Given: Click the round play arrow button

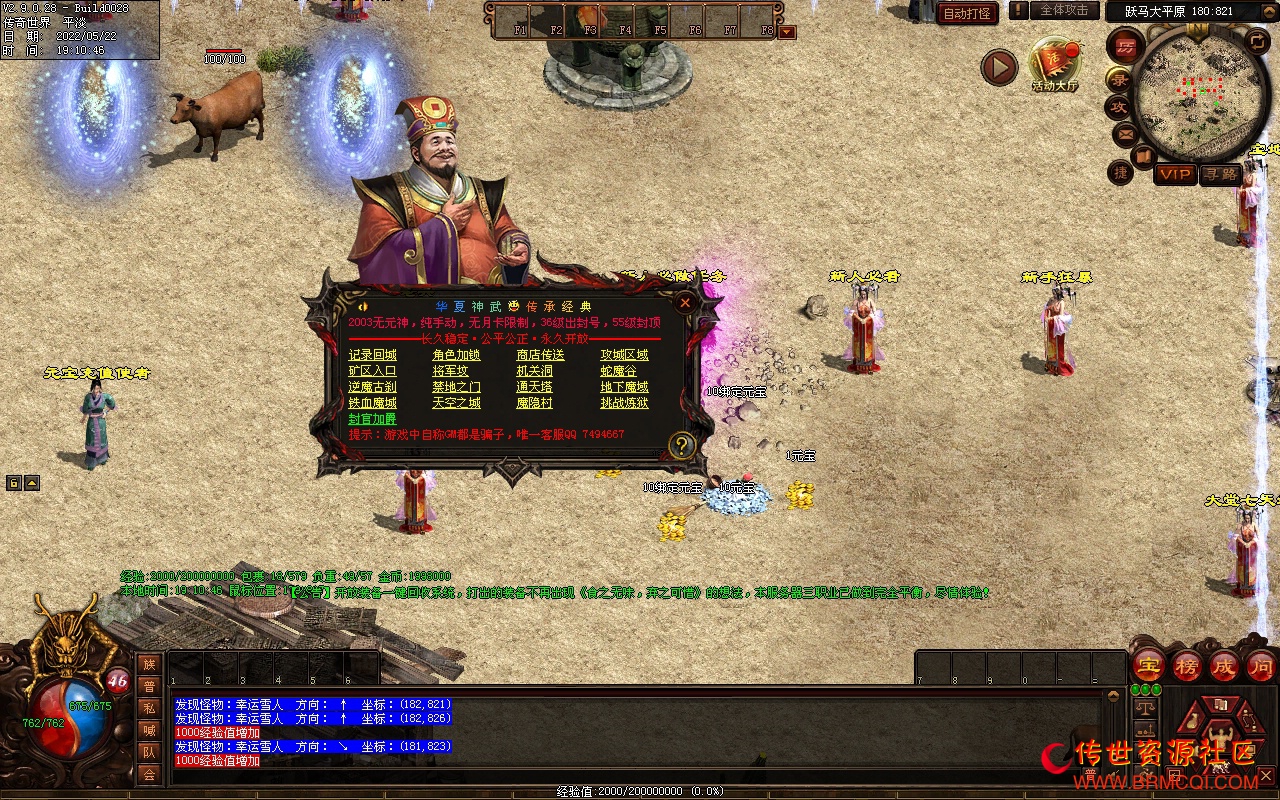Looking at the screenshot, I should [998, 67].
